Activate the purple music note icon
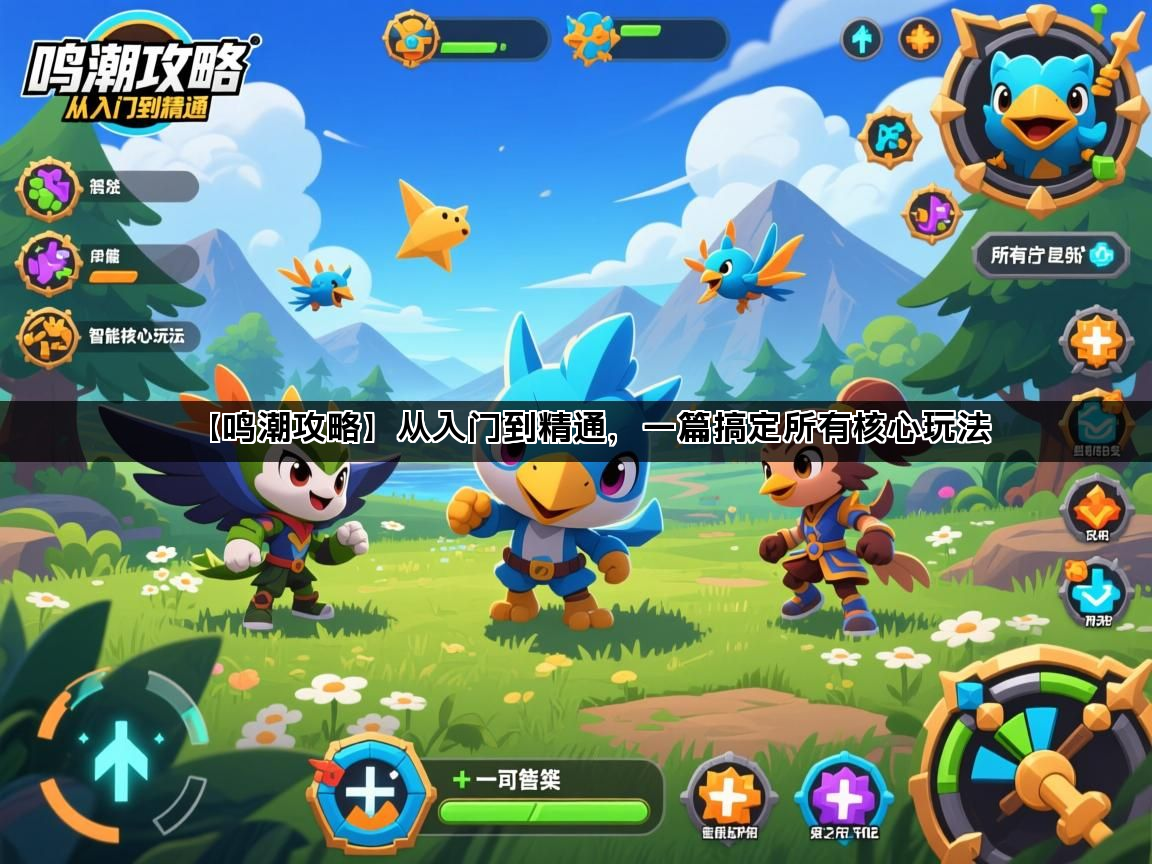 [x=932, y=213]
